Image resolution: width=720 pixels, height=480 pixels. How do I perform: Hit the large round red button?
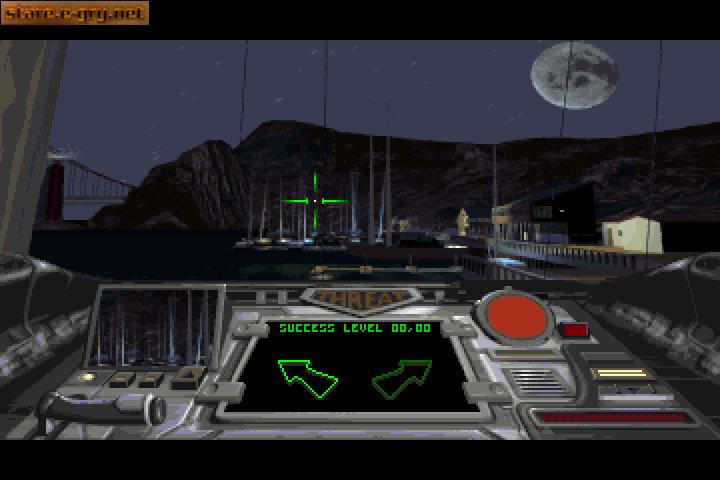coord(516,317)
